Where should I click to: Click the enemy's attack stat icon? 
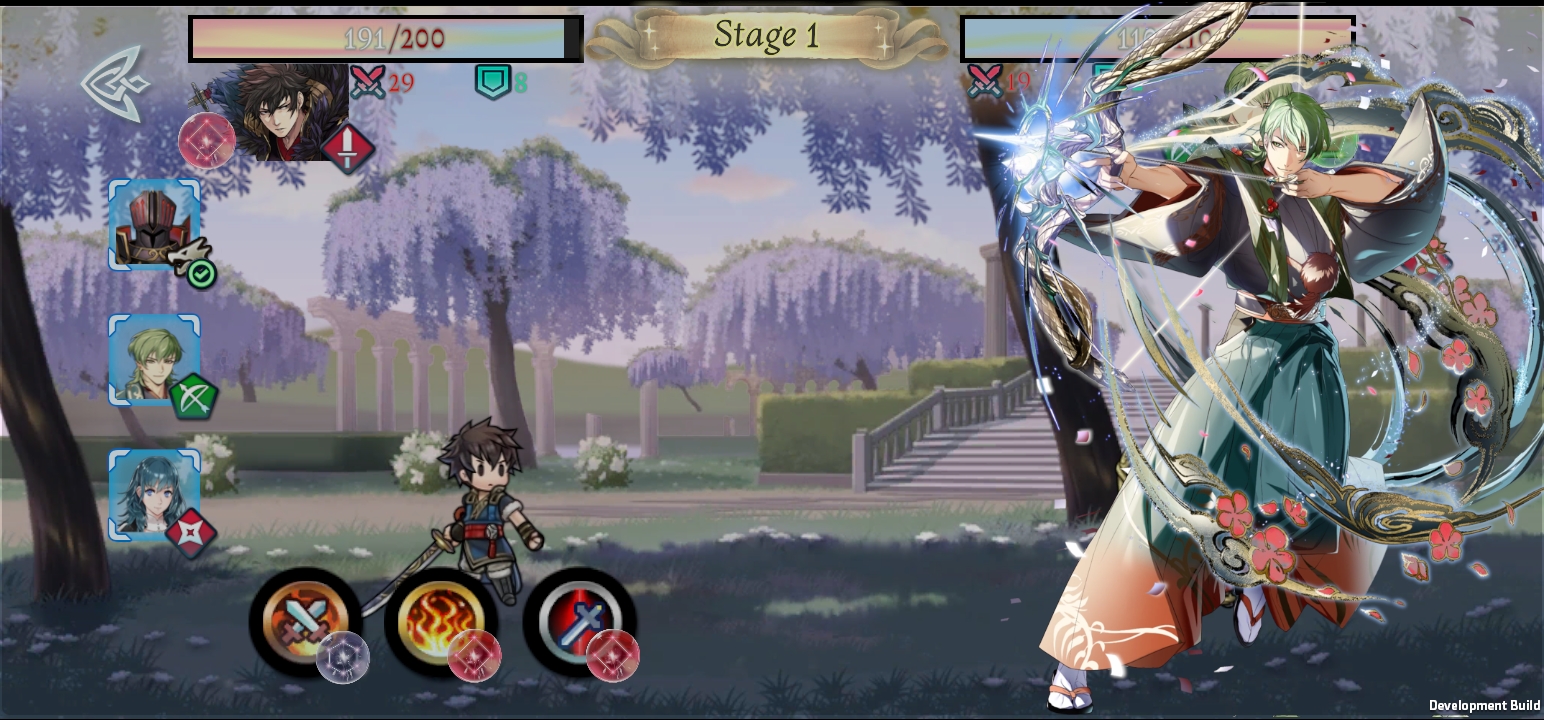[x=985, y=80]
